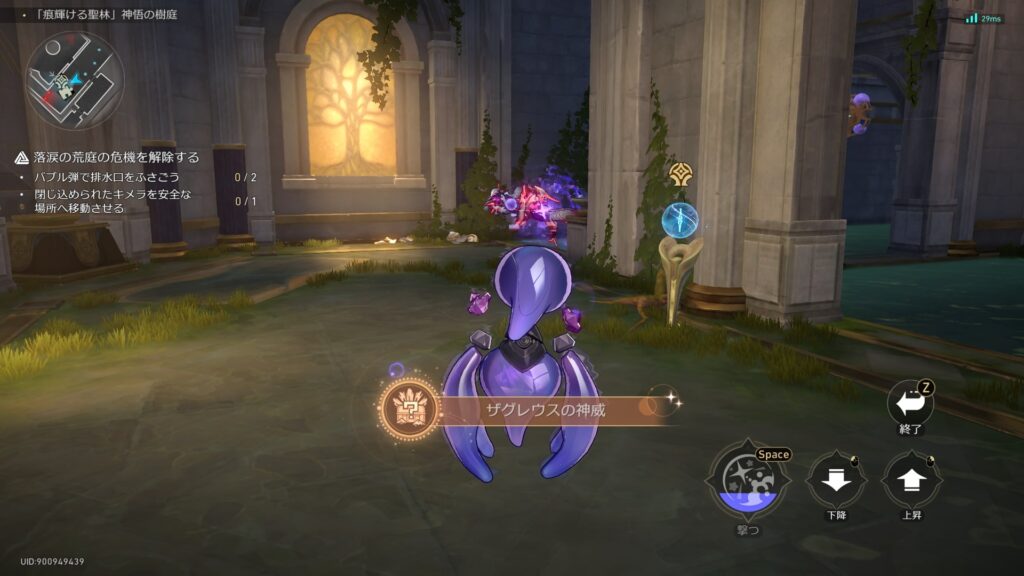Screen dimensions: 1024x576
Task: Click the exit button (終了)
Action: tap(910, 404)
